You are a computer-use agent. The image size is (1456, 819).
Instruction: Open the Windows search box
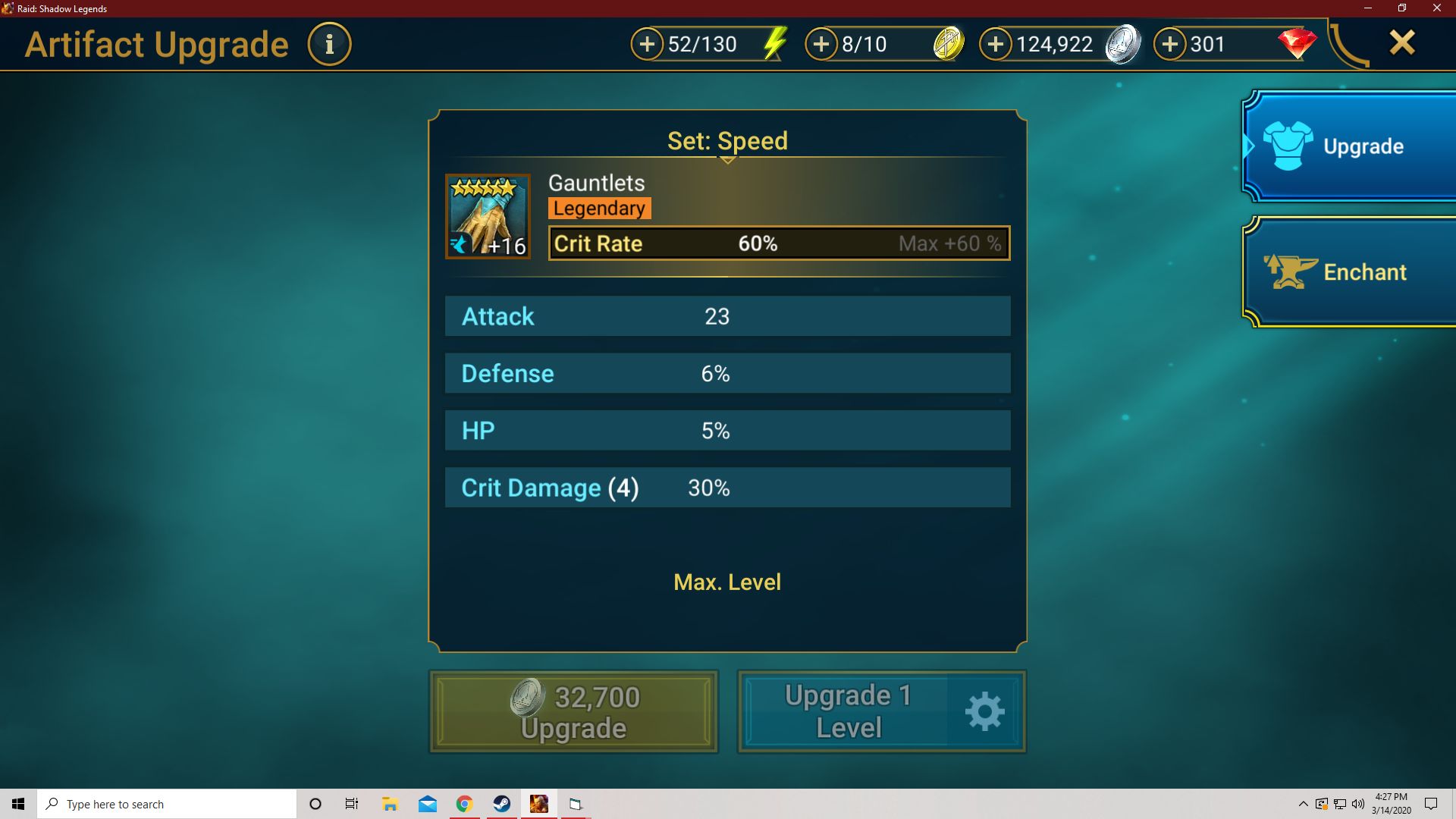coord(167,804)
